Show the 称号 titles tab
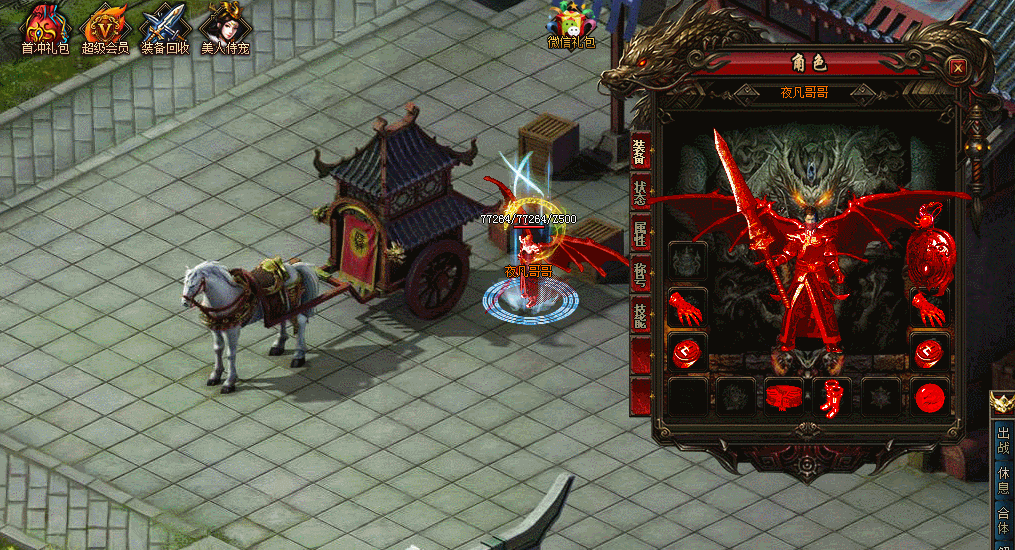The image size is (1015, 550). 640,275
